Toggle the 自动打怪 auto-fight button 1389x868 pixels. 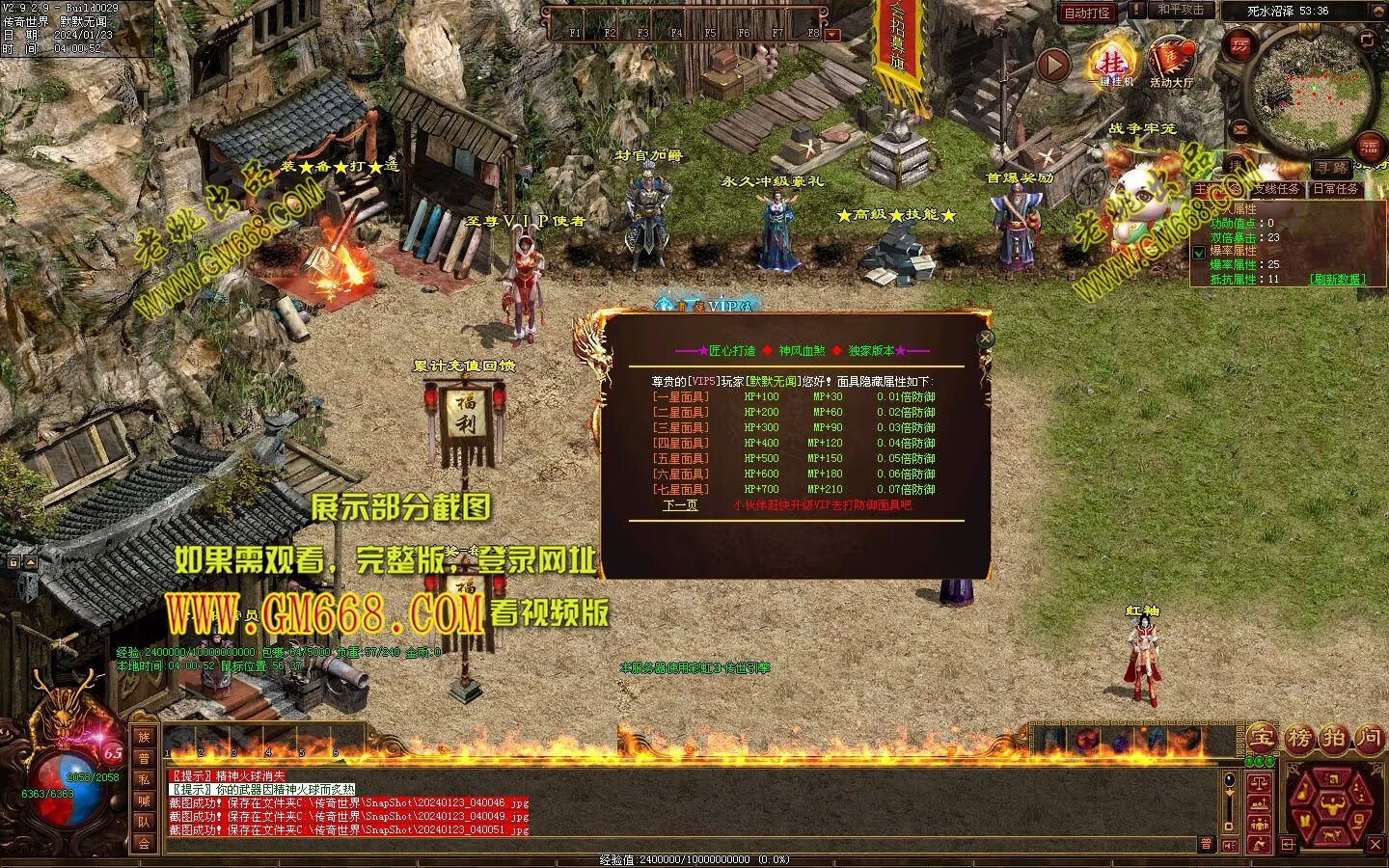point(1087,14)
